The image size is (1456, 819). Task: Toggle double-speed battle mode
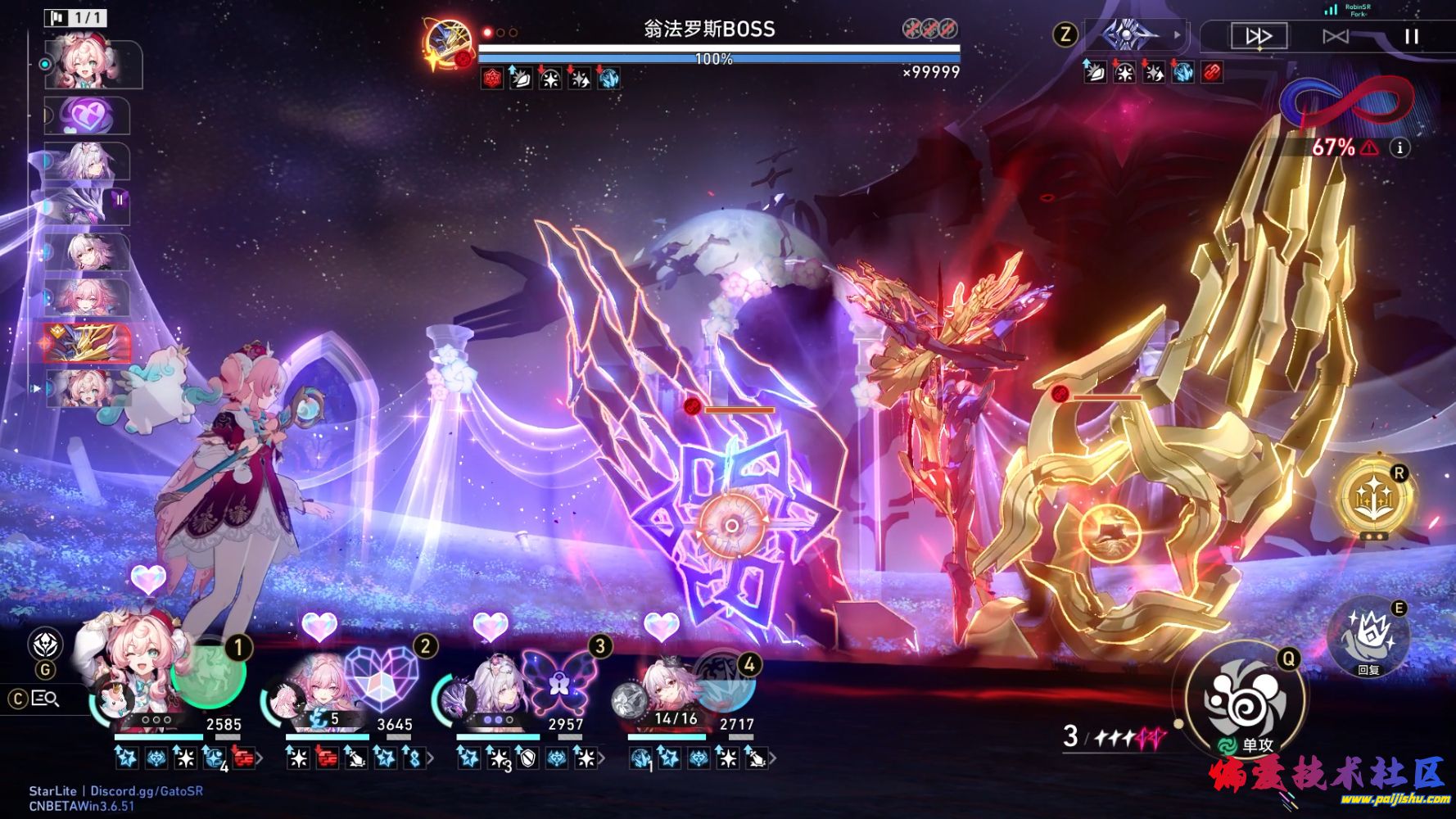(x=1259, y=36)
